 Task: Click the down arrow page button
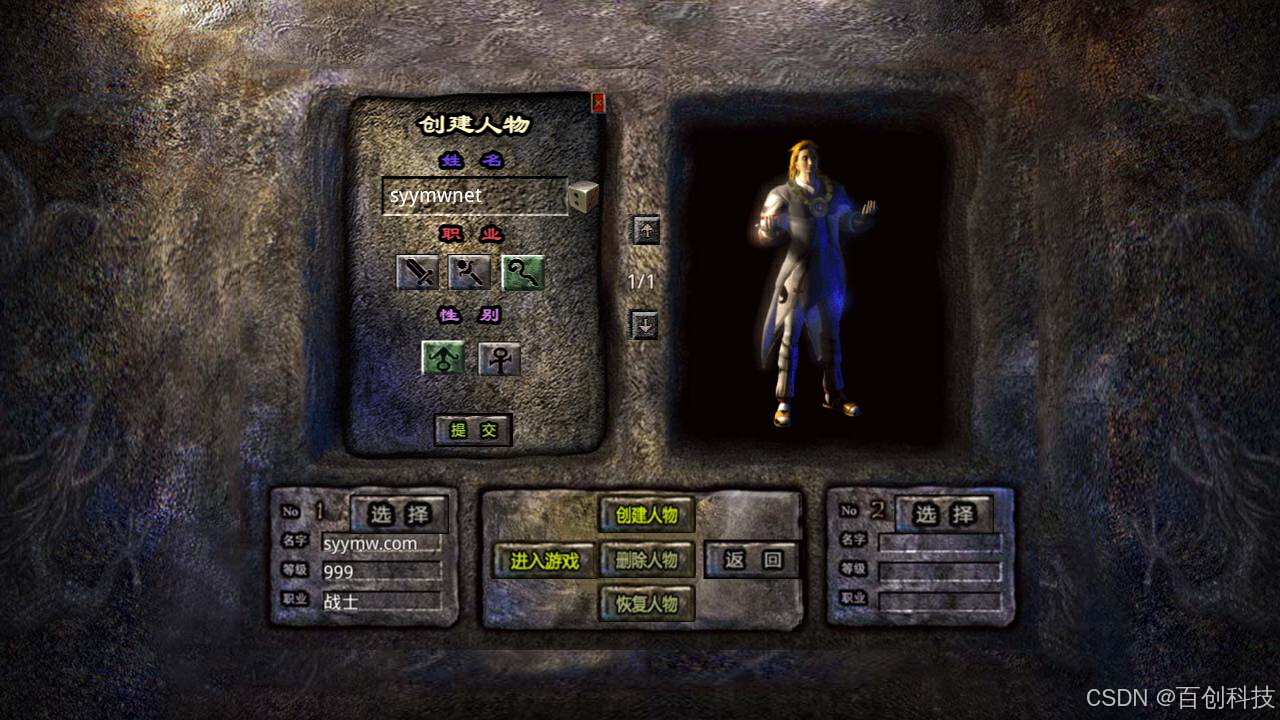(x=645, y=325)
